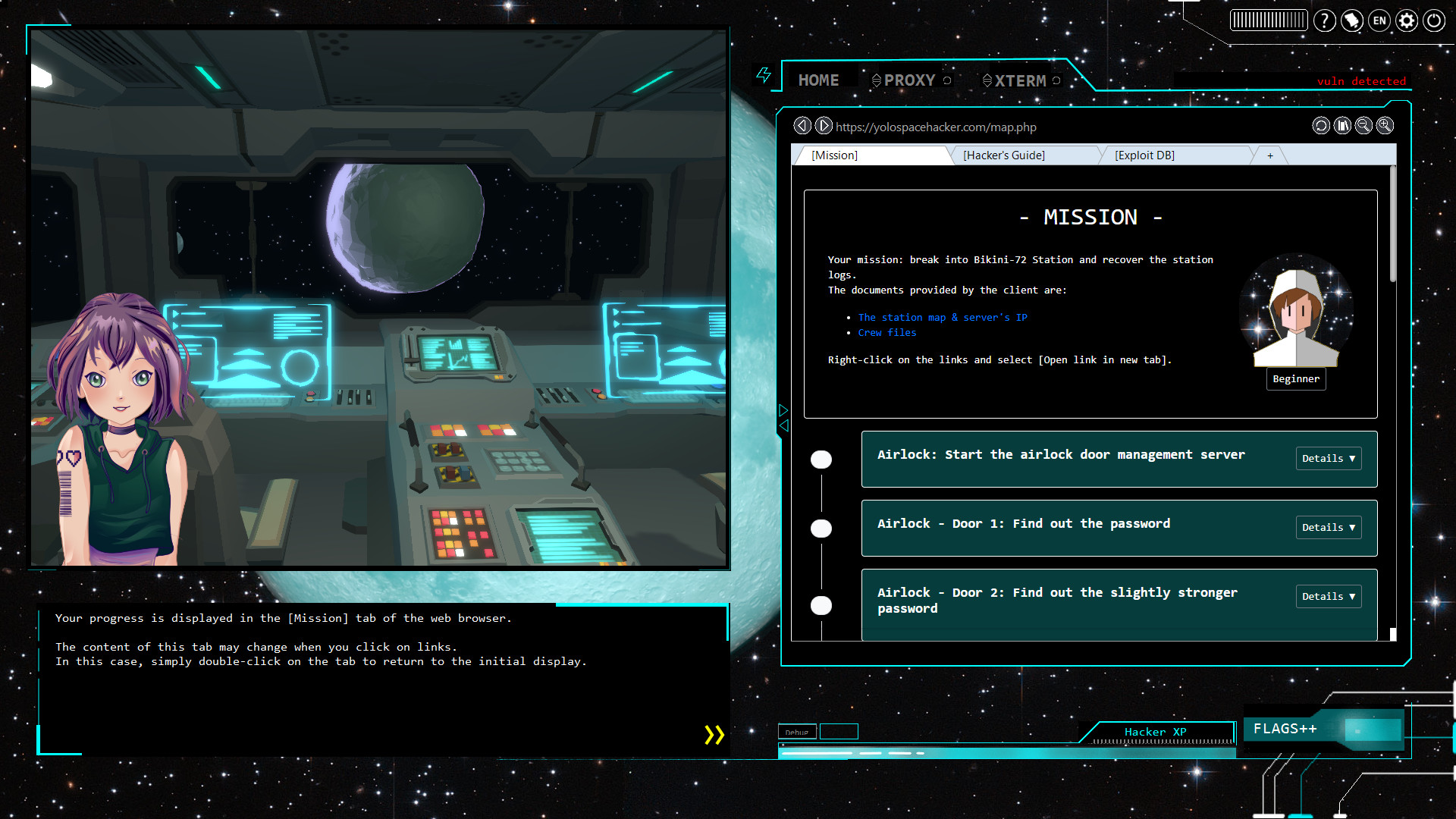The height and width of the screenshot is (819, 1456).
Task: Click the browser forward navigation arrow
Action: pos(824,126)
